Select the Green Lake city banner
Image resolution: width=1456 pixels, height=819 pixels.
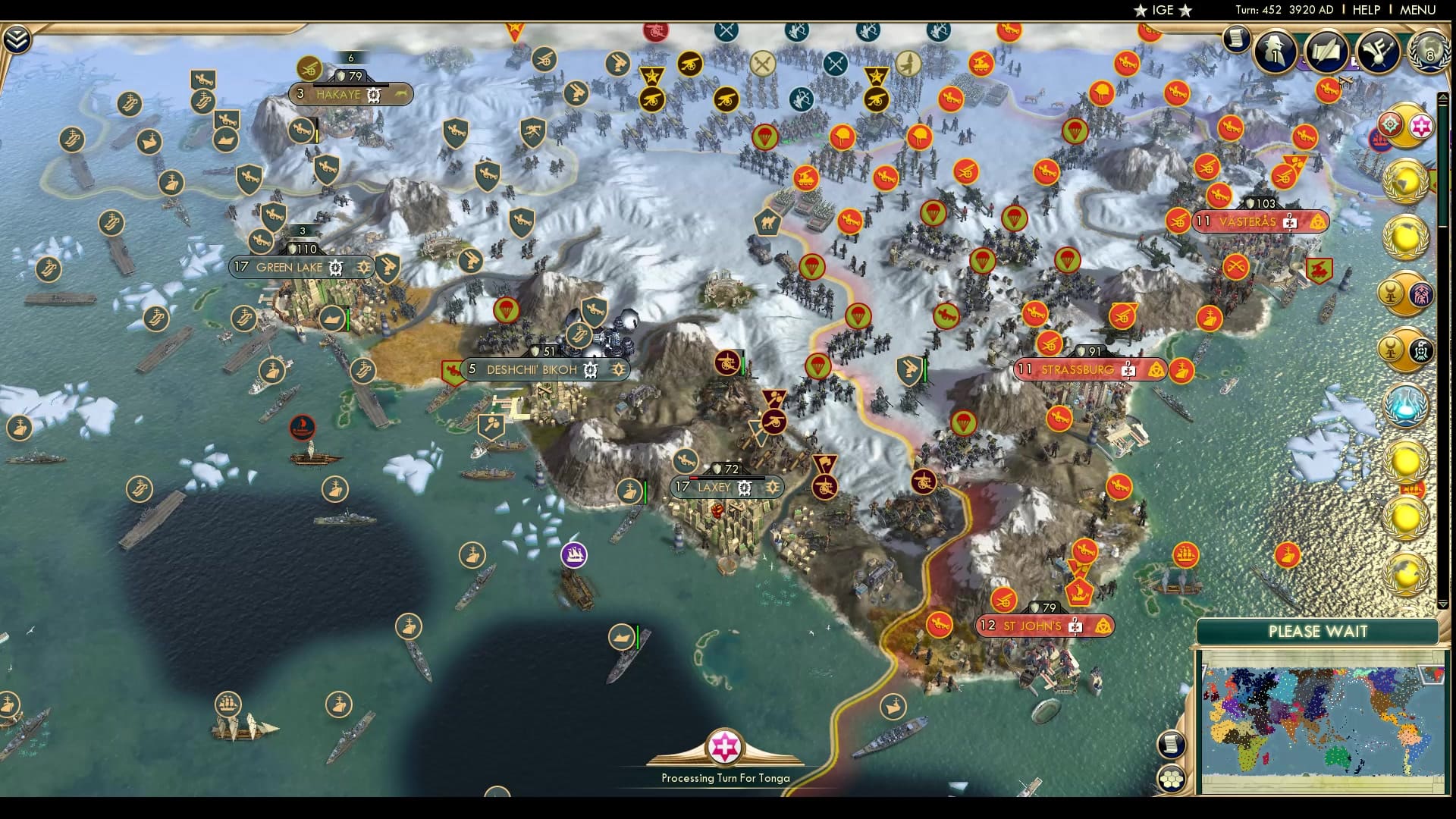[290, 267]
